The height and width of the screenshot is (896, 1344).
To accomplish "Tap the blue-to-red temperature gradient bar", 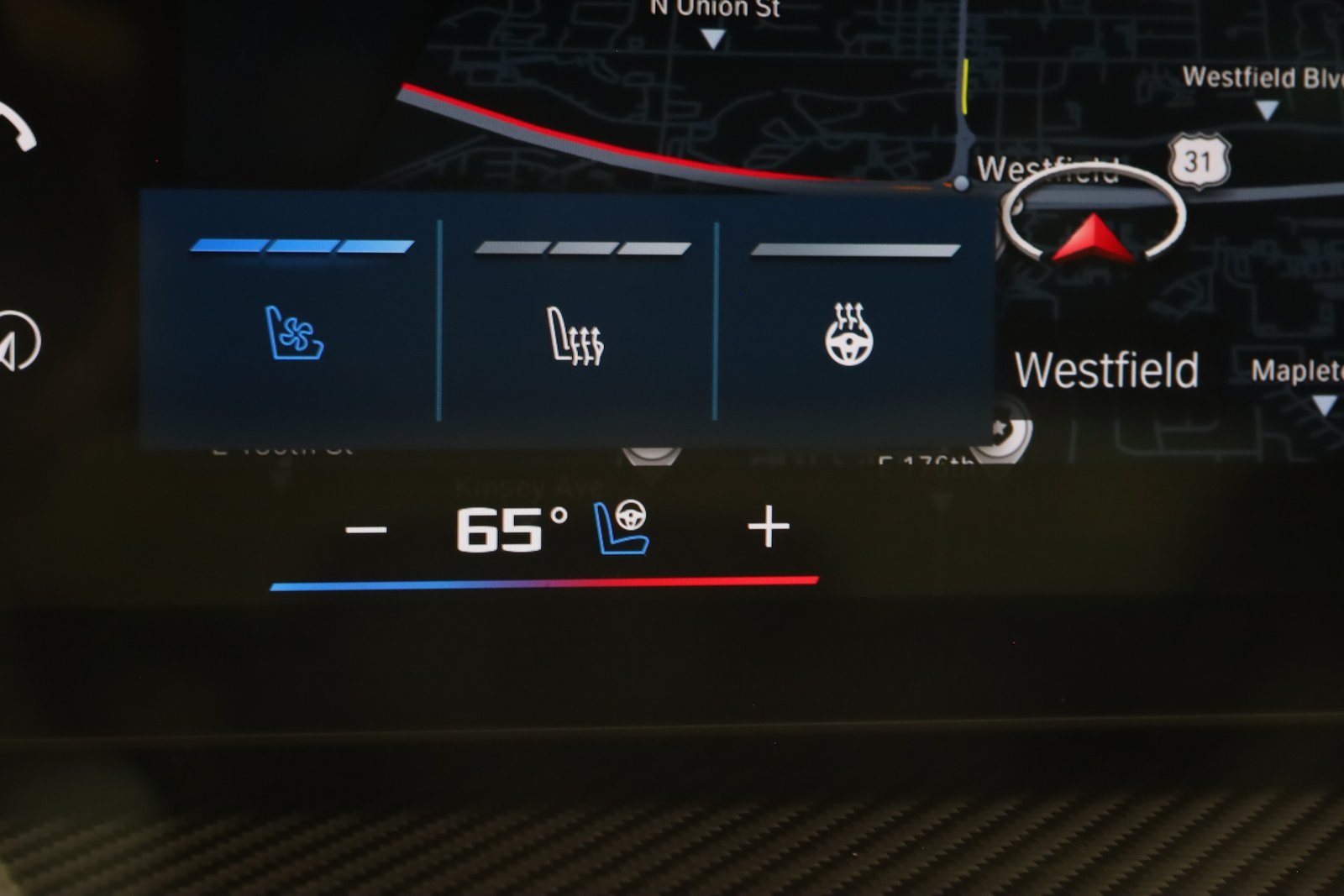I will click(x=545, y=580).
